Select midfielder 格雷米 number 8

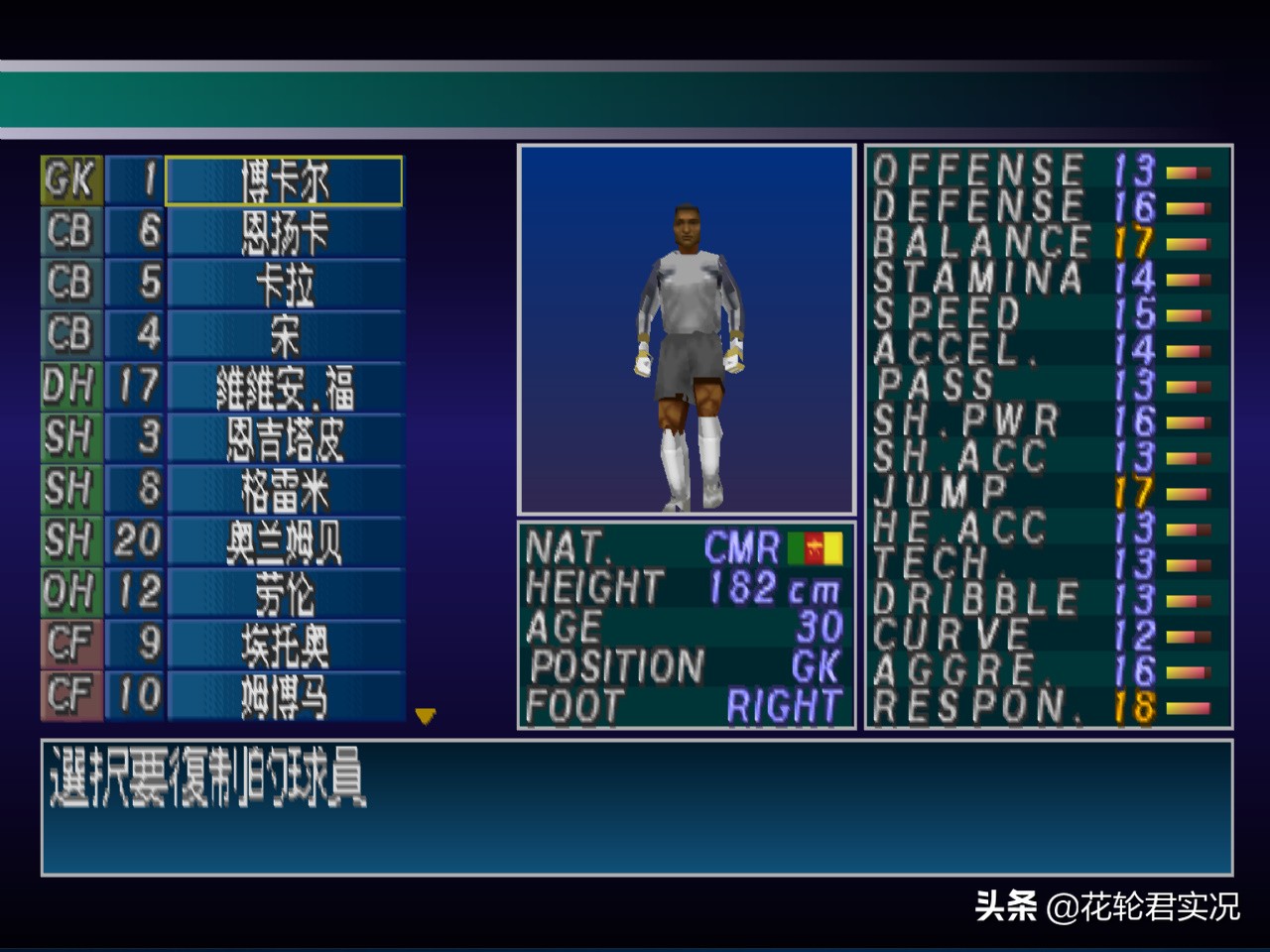[x=284, y=491]
